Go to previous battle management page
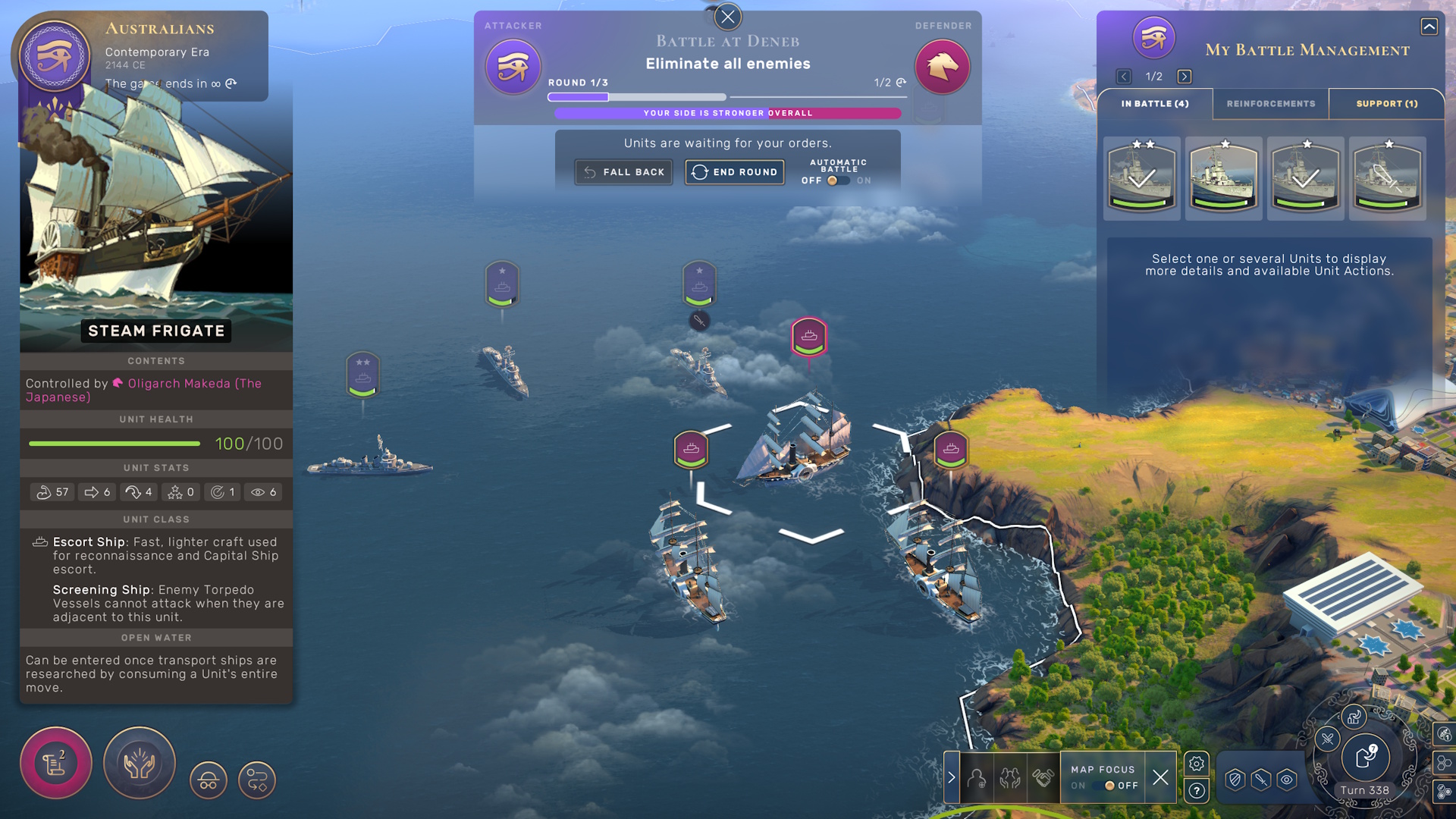 1124,77
